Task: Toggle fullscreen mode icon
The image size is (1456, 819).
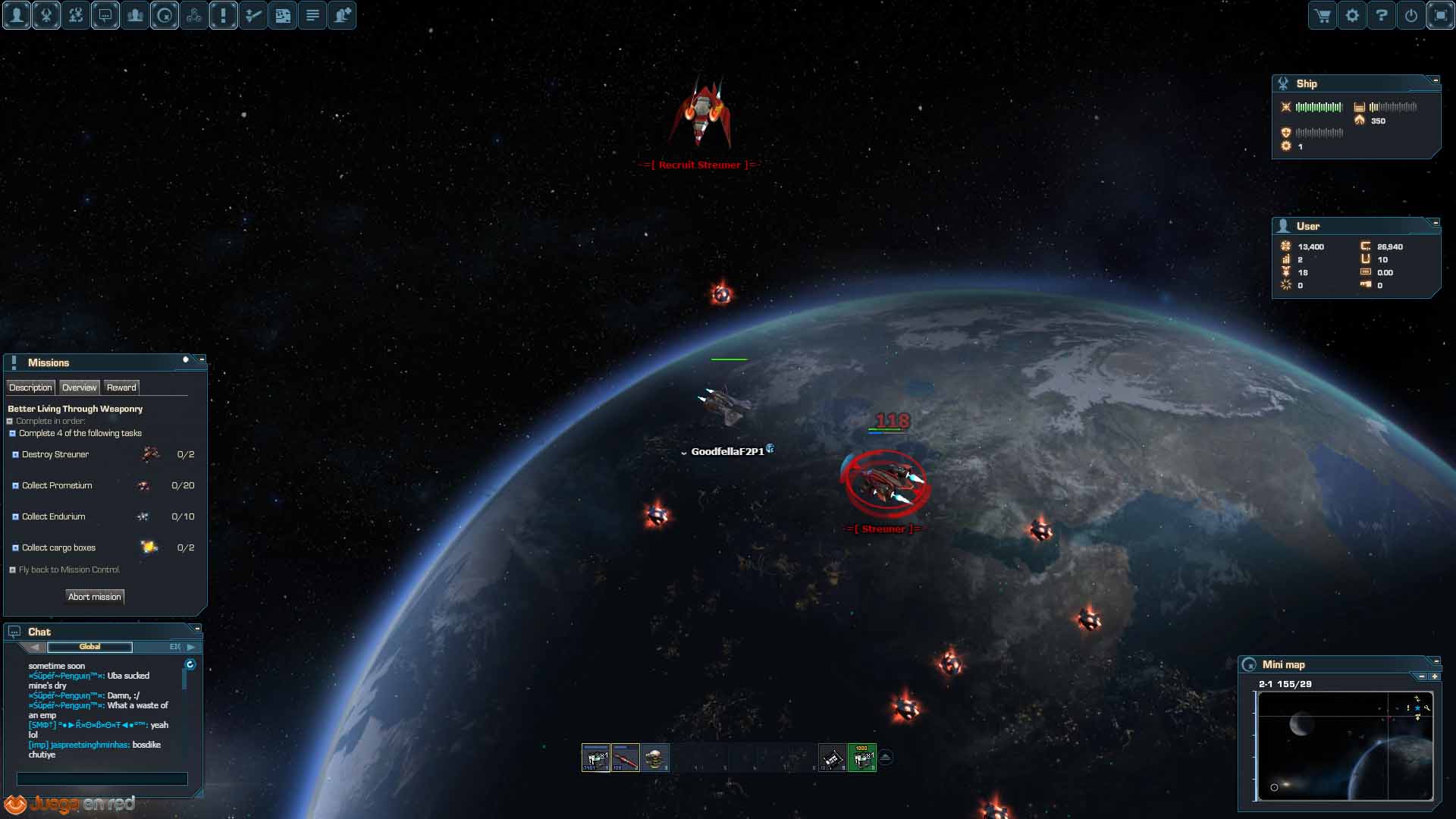Action: point(1441,15)
